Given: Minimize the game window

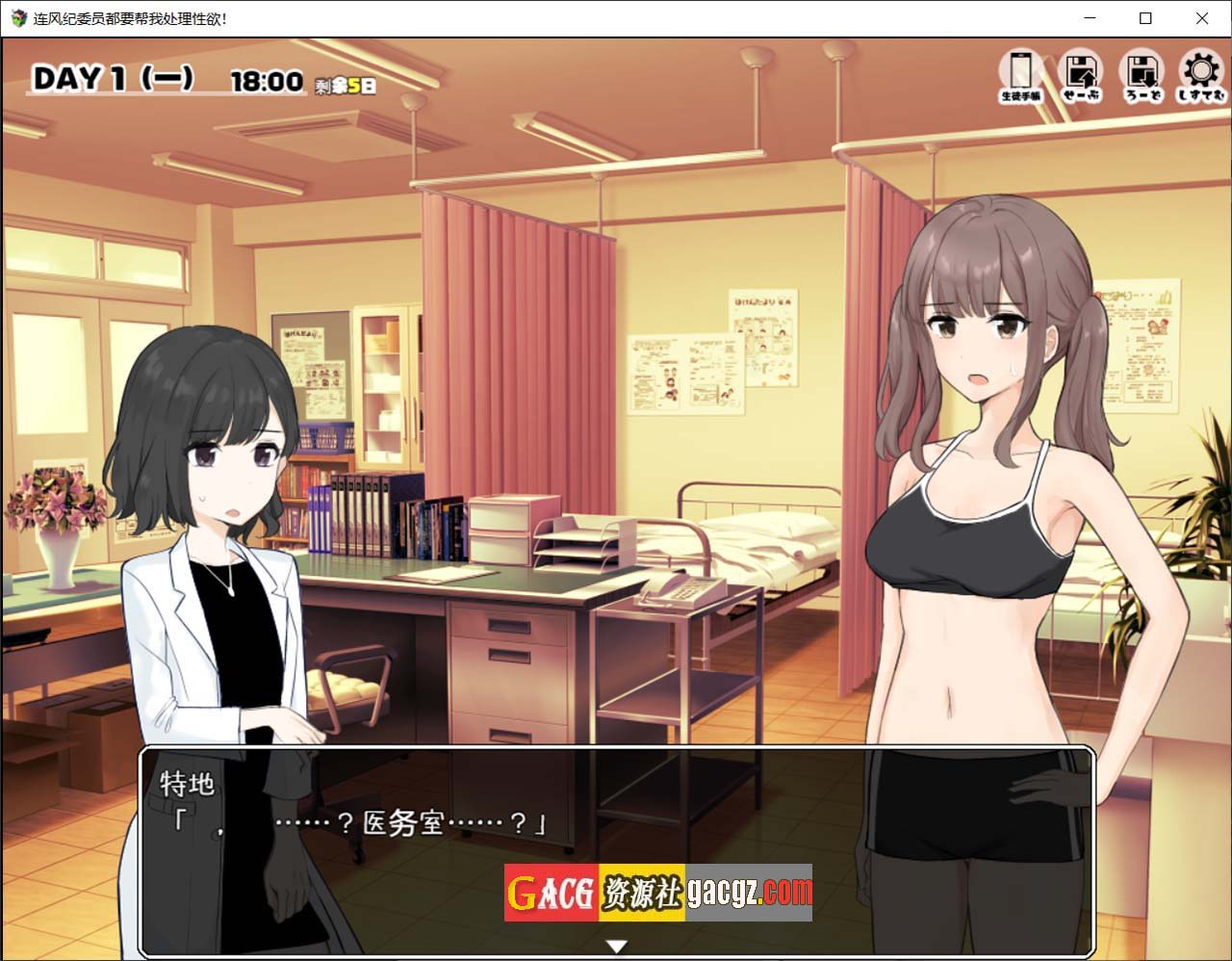Looking at the screenshot, I should coord(1089,18).
